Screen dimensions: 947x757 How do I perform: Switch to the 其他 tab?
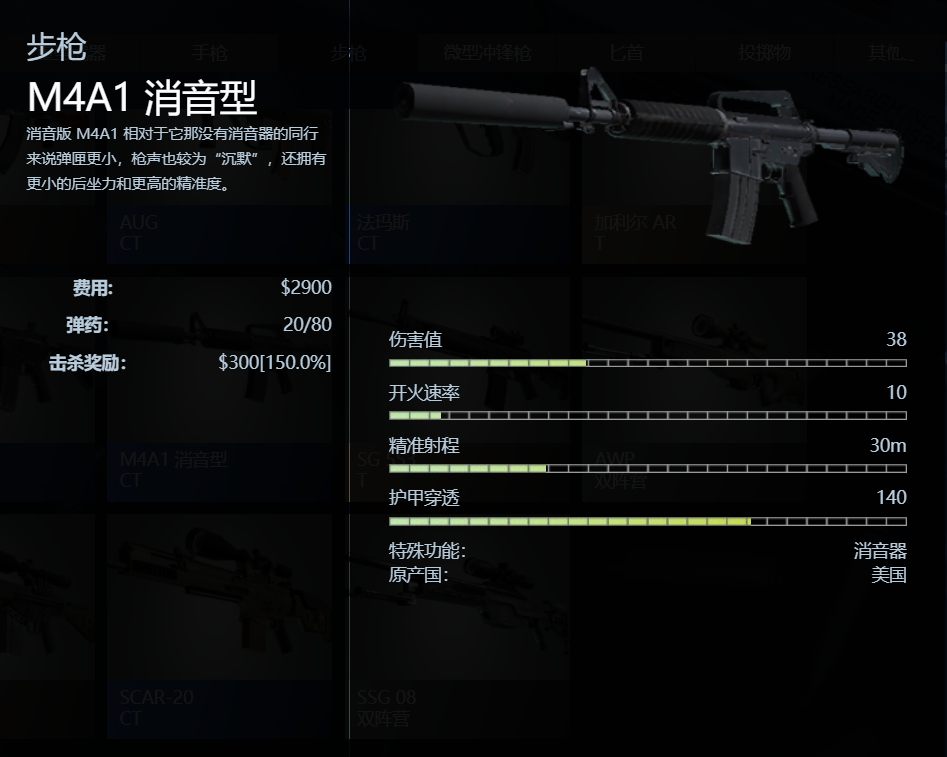(x=890, y=53)
